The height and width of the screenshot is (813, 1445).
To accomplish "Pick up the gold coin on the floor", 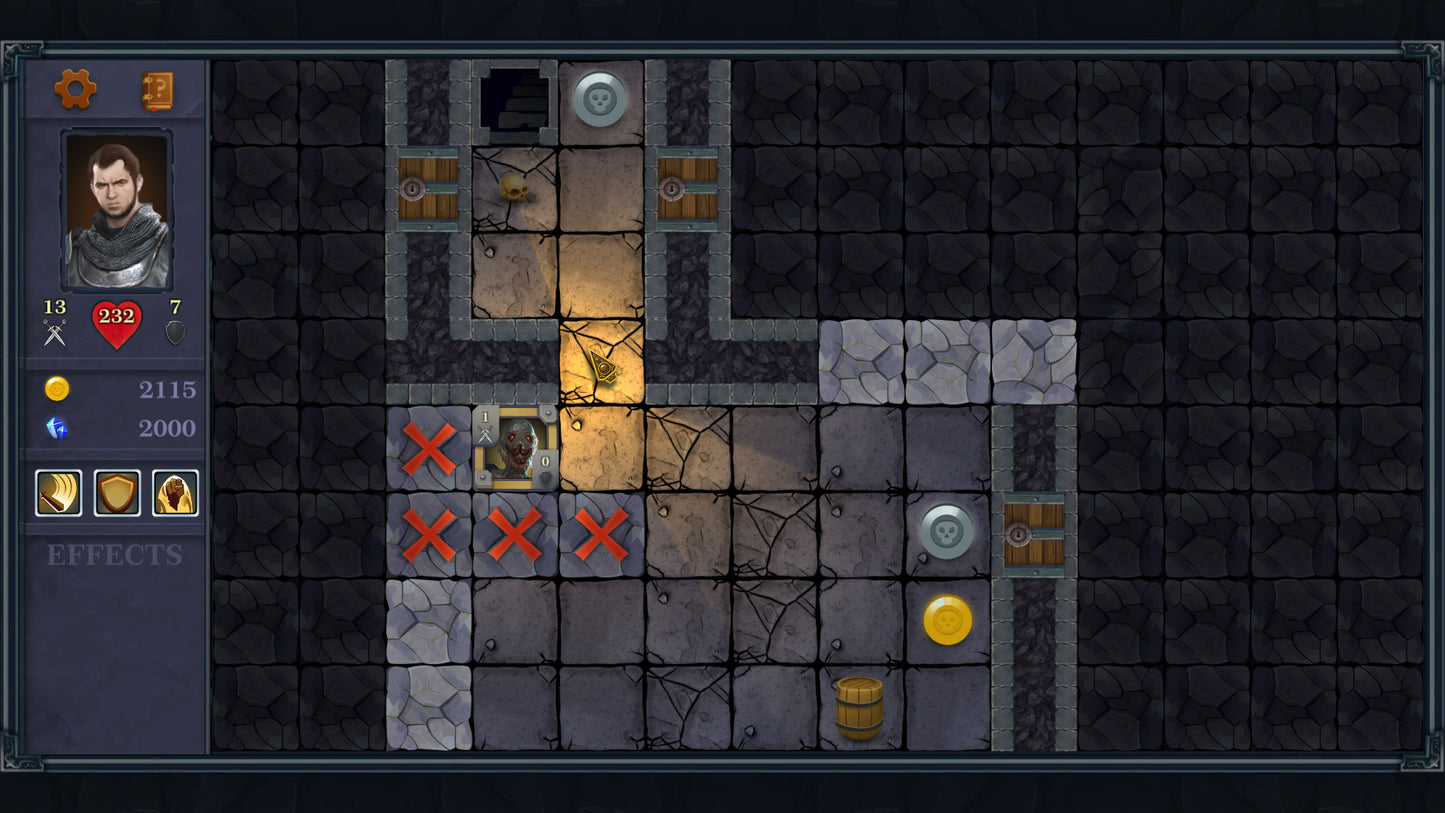I will point(946,620).
